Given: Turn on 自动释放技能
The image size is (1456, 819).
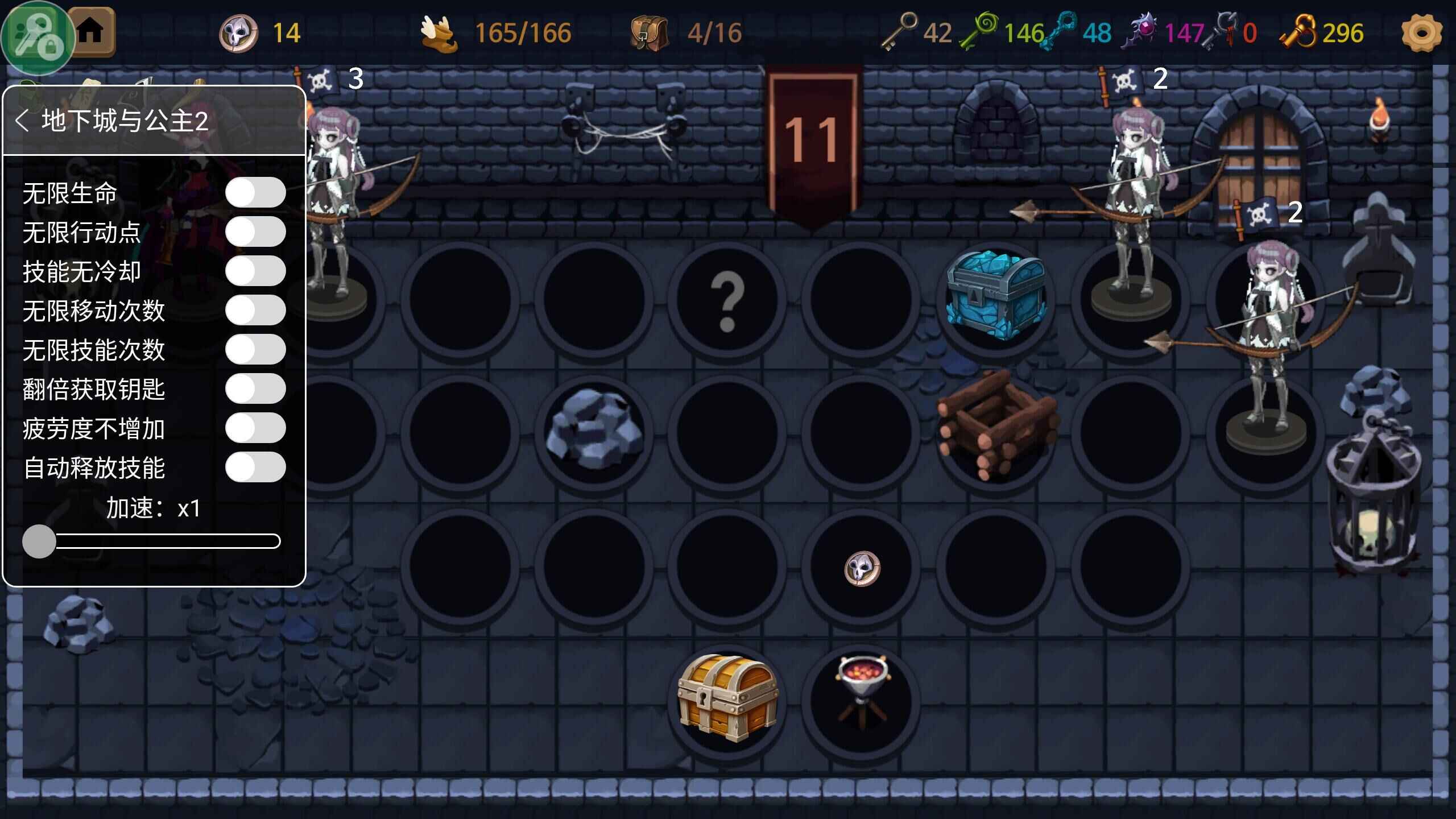Looking at the screenshot, I should click(x=255, y=468).
